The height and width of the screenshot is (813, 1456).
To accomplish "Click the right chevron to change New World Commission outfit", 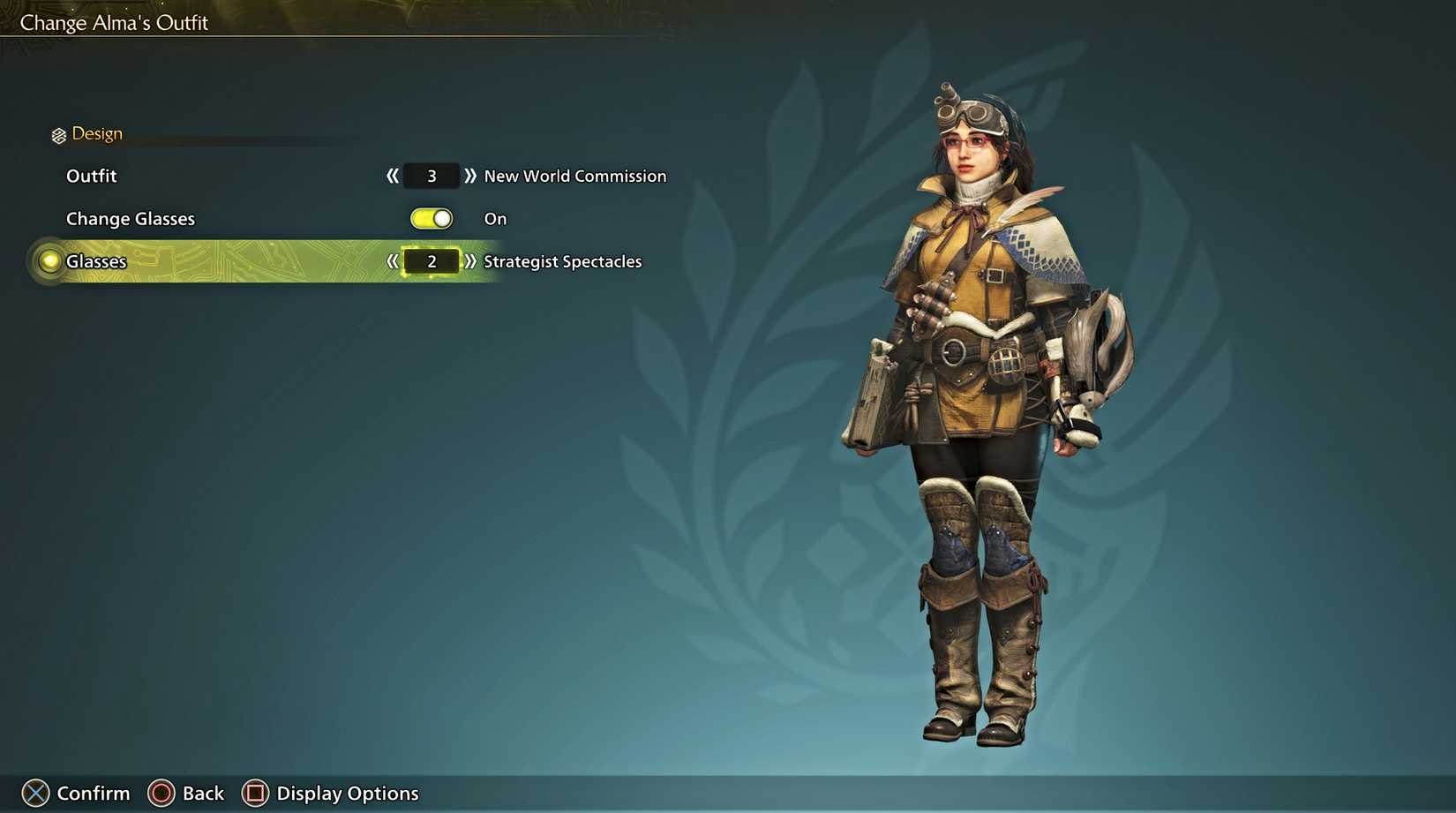I will point(470,176).
